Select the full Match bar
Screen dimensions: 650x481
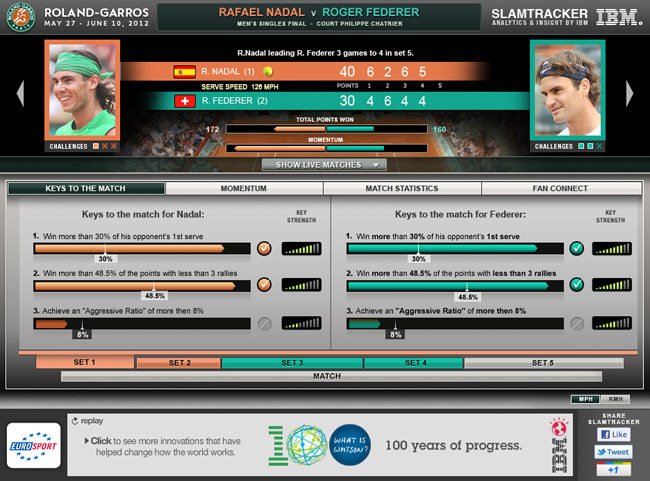(325, 376)
